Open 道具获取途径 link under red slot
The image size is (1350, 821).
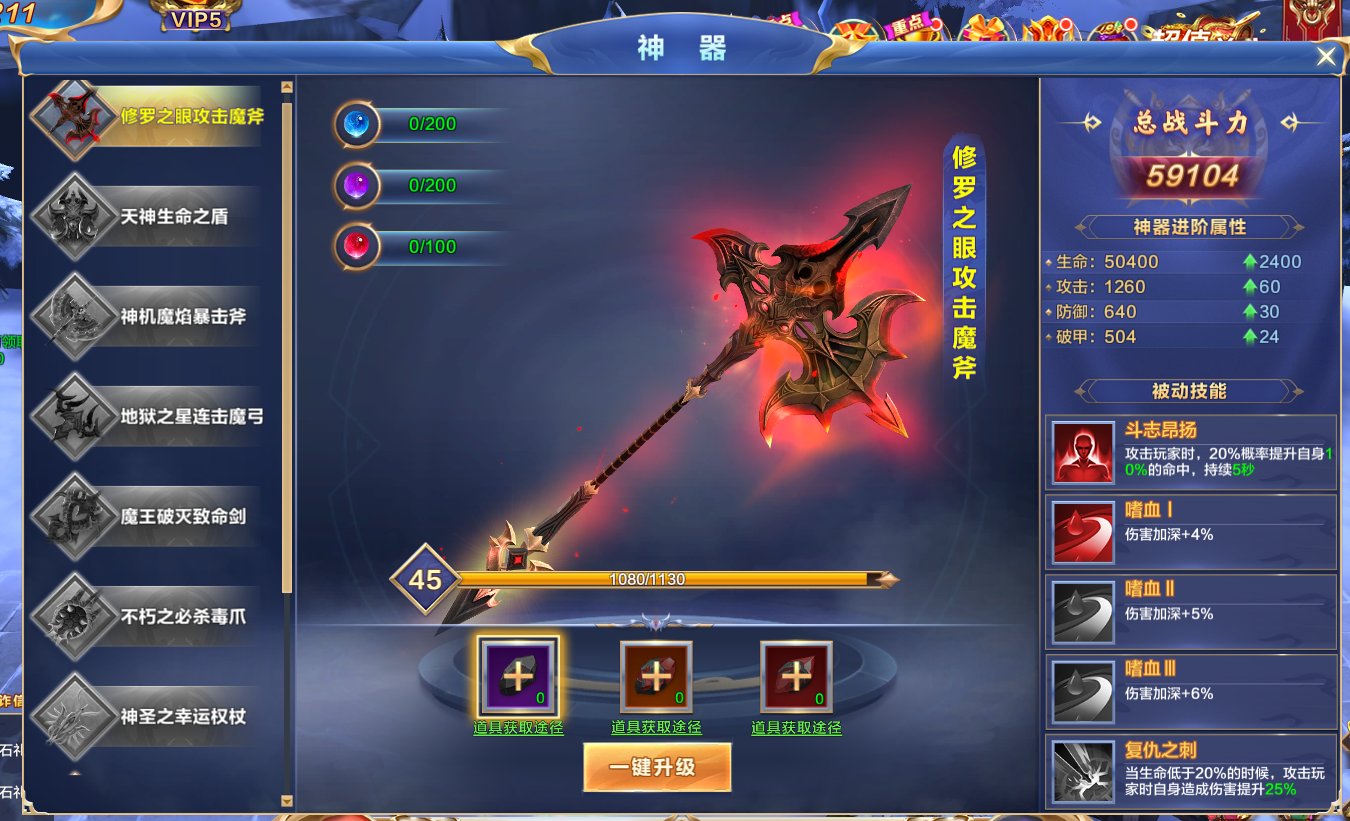coord(796,728)
